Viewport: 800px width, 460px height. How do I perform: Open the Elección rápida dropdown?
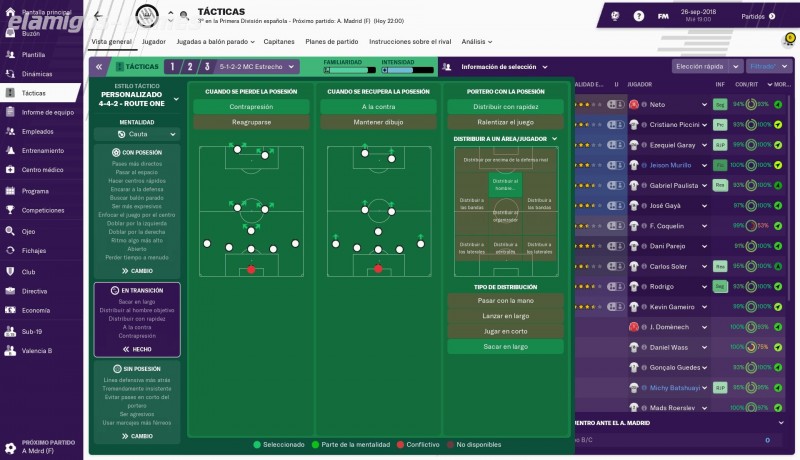click(706, 66)
